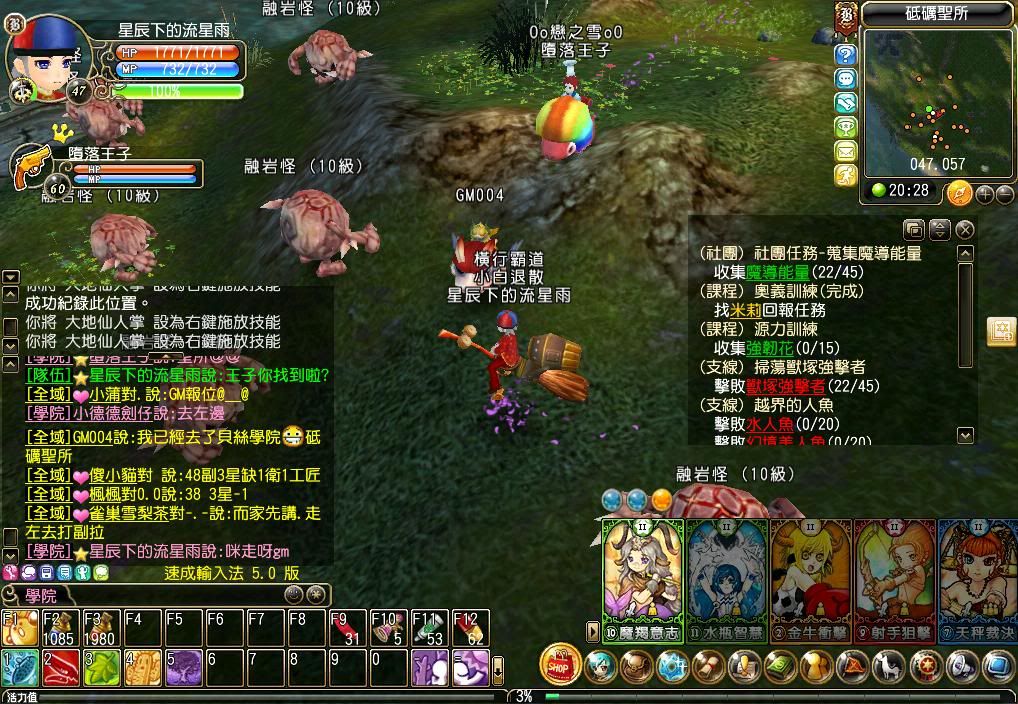Open the red SHOP button
This screenshot has height=704, width=1018.
click(560, 664)
